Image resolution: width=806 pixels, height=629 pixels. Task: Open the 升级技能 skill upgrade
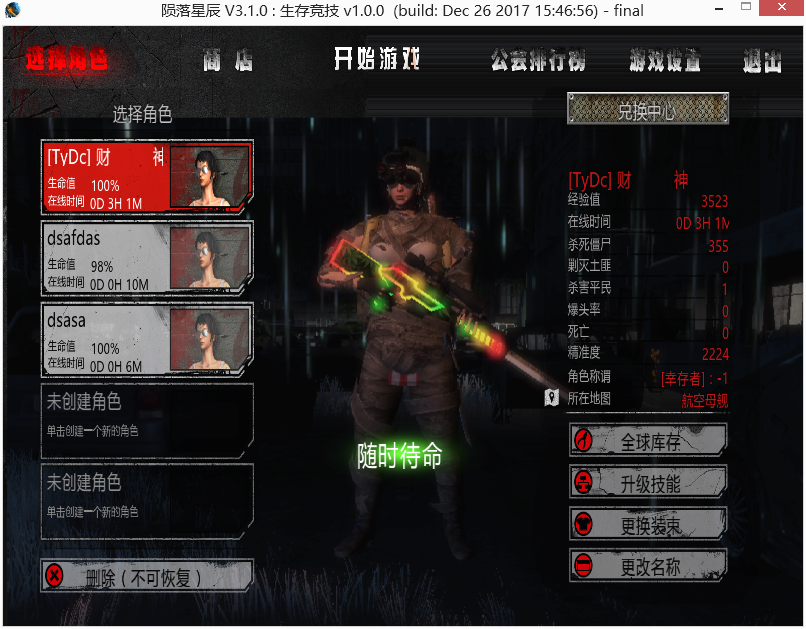click(648, 483)
